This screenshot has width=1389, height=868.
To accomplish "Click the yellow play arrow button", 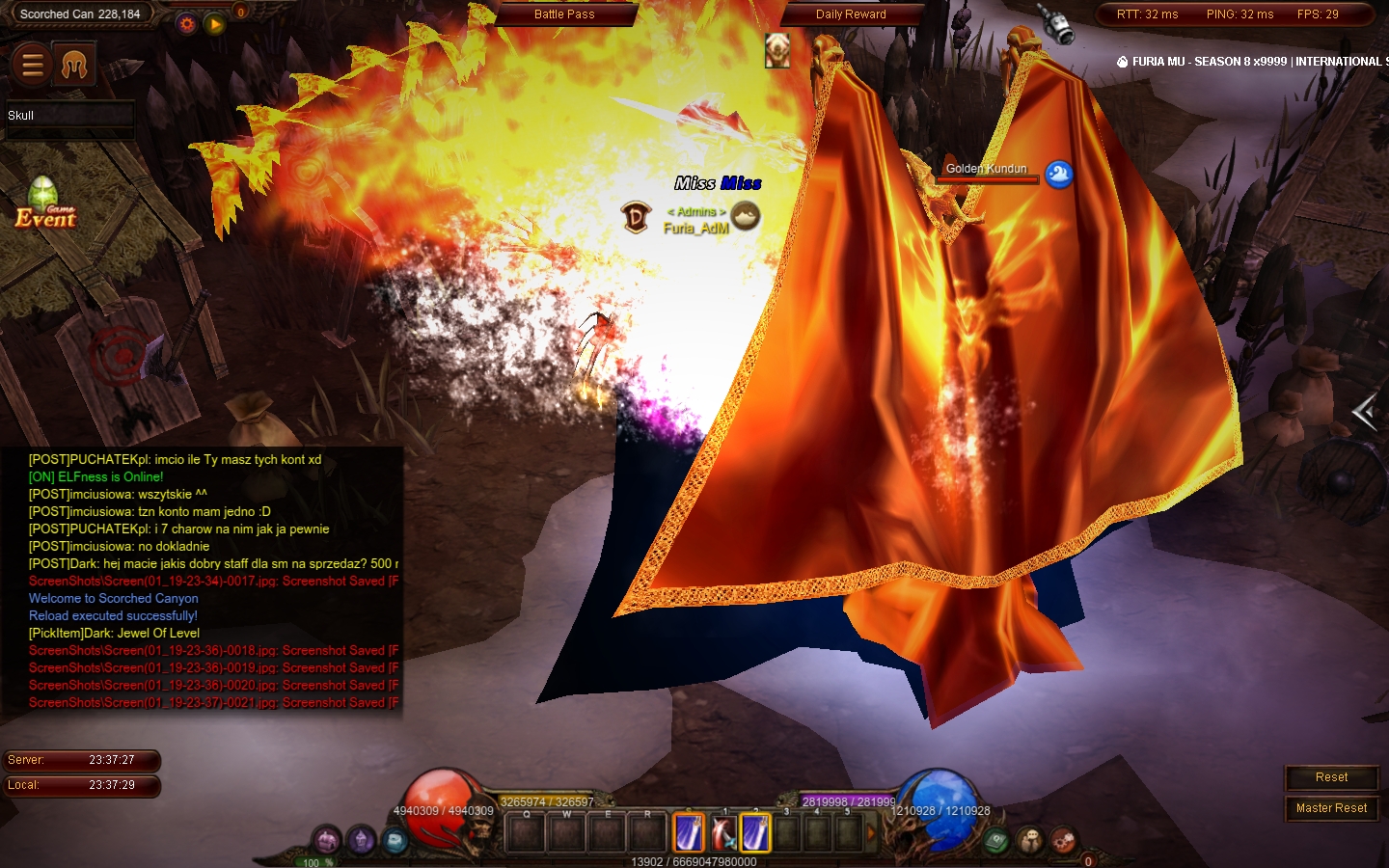I will click(214, 24).
